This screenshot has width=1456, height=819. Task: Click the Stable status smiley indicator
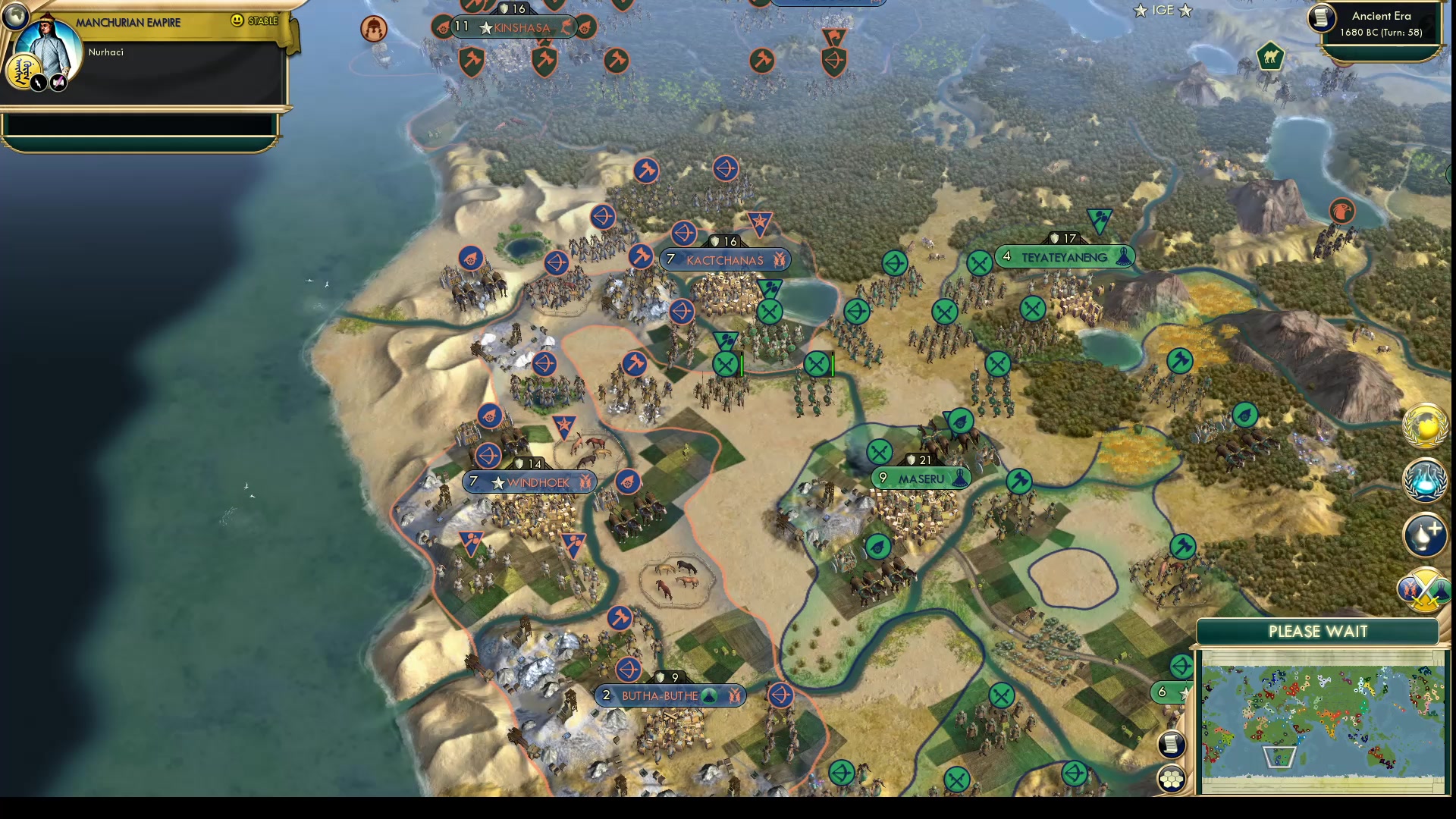click(237, 20)
